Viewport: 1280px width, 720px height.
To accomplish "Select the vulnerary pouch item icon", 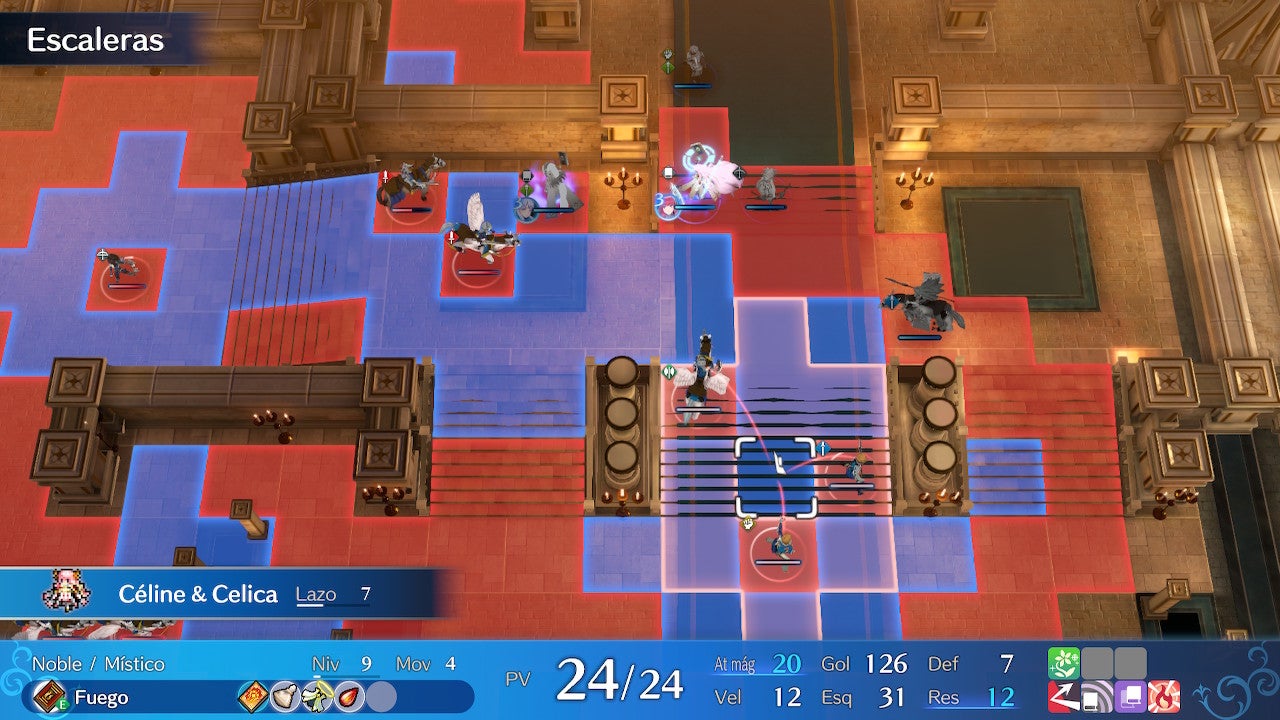I will click(x=287, y=696).
